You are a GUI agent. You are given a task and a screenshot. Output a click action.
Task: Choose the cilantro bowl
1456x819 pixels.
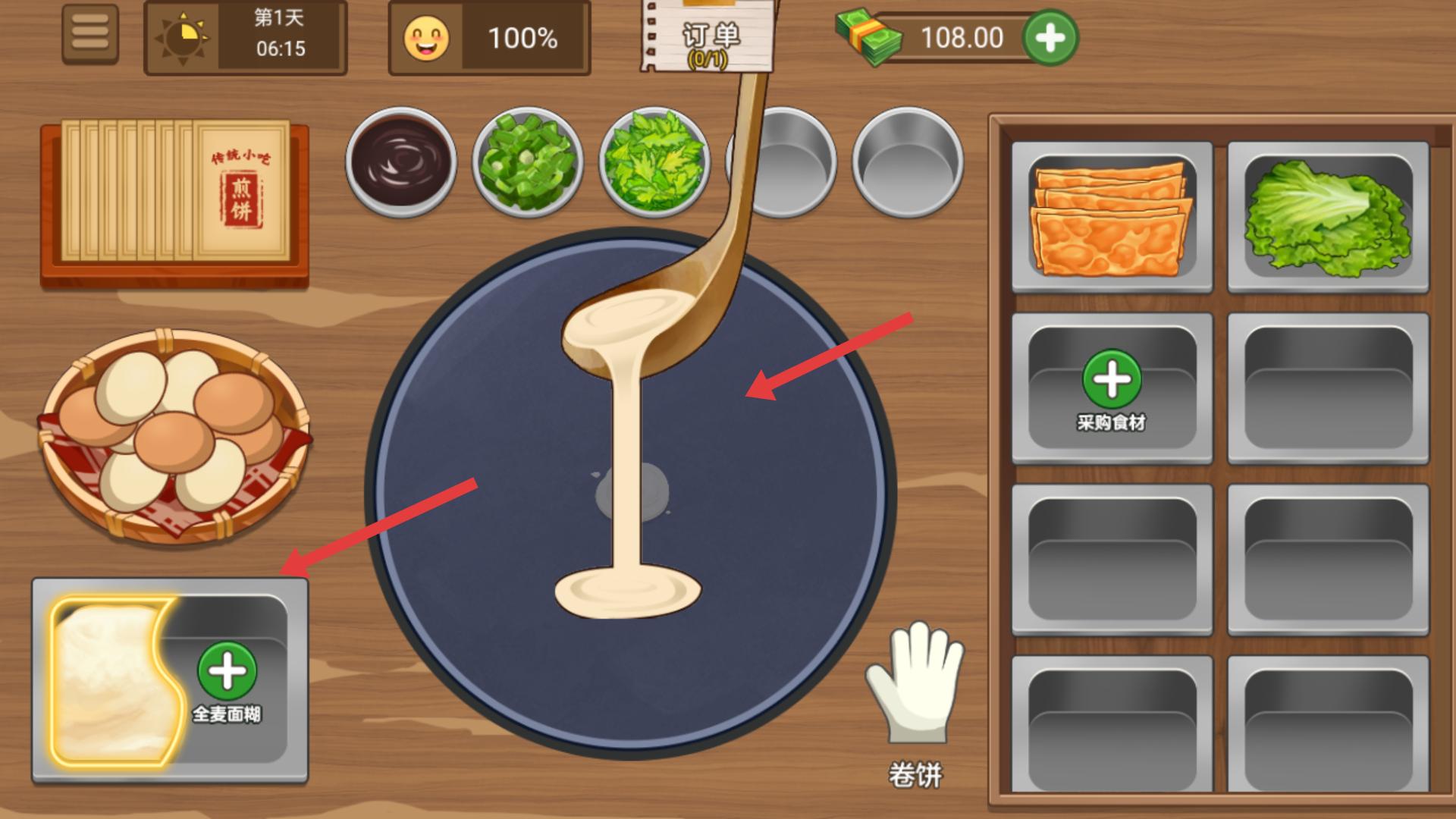point(654,162)
